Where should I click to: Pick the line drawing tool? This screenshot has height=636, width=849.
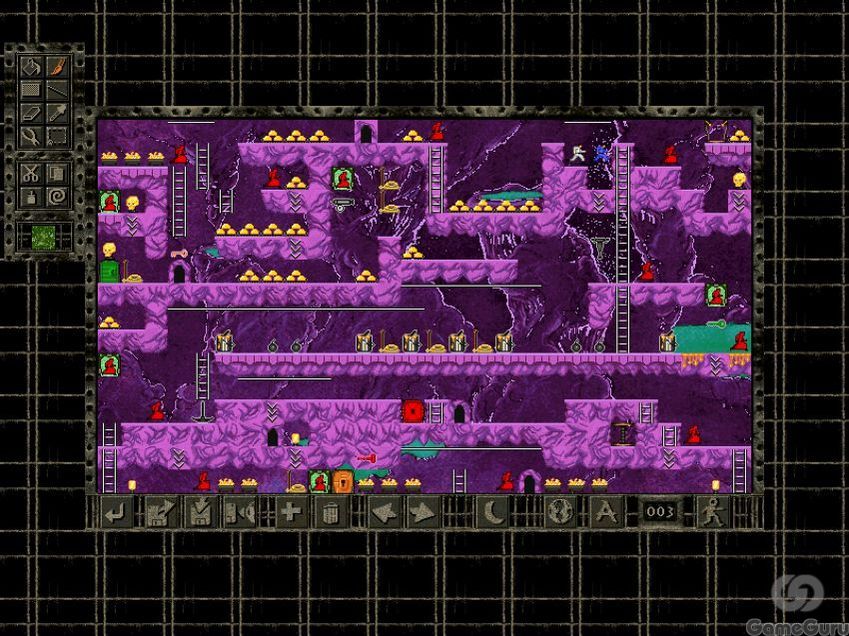coord(57,91)
